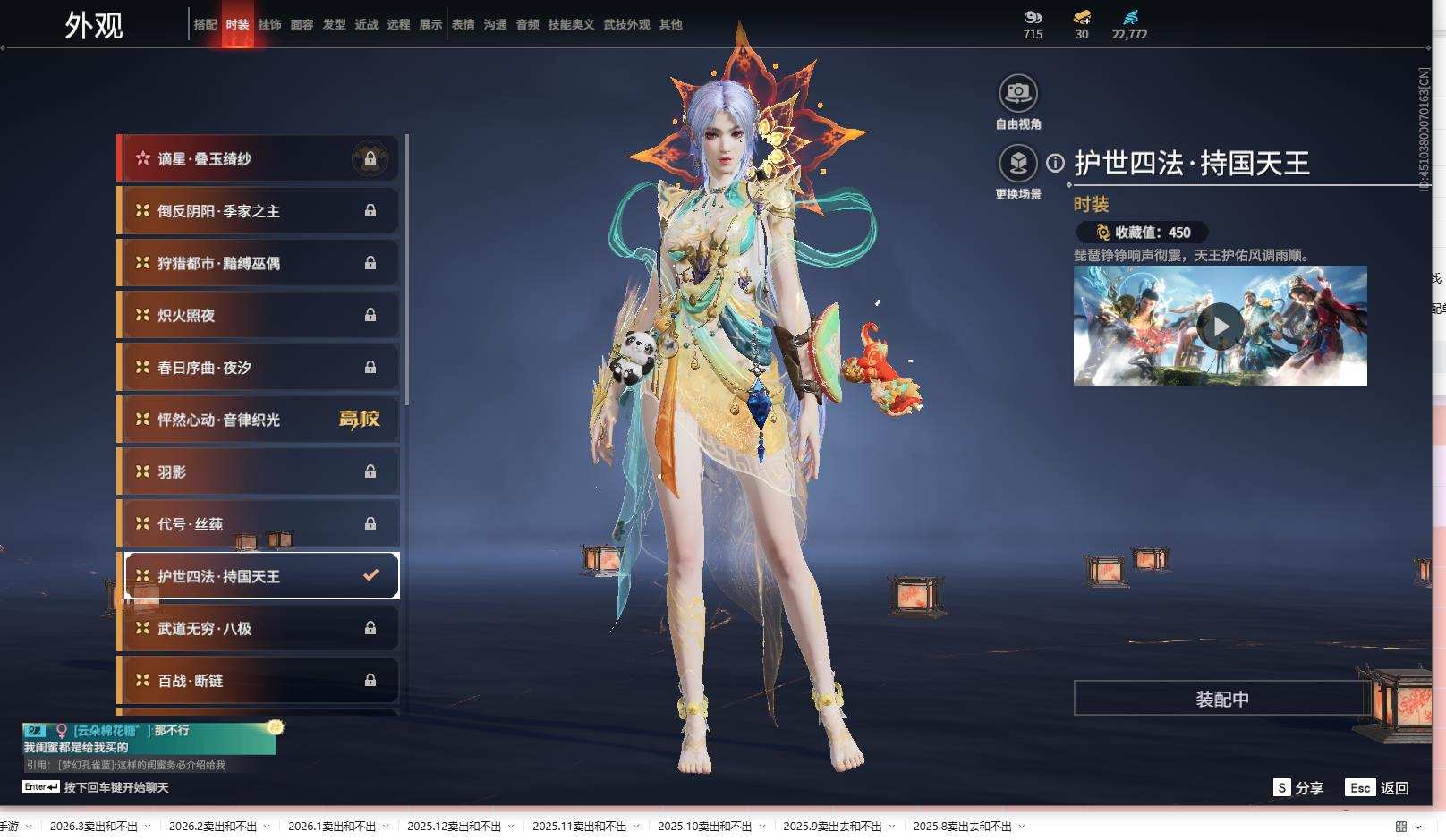
Task: Select the 倒反阴阳·季家之主 outfit
Action: point(258,211)
